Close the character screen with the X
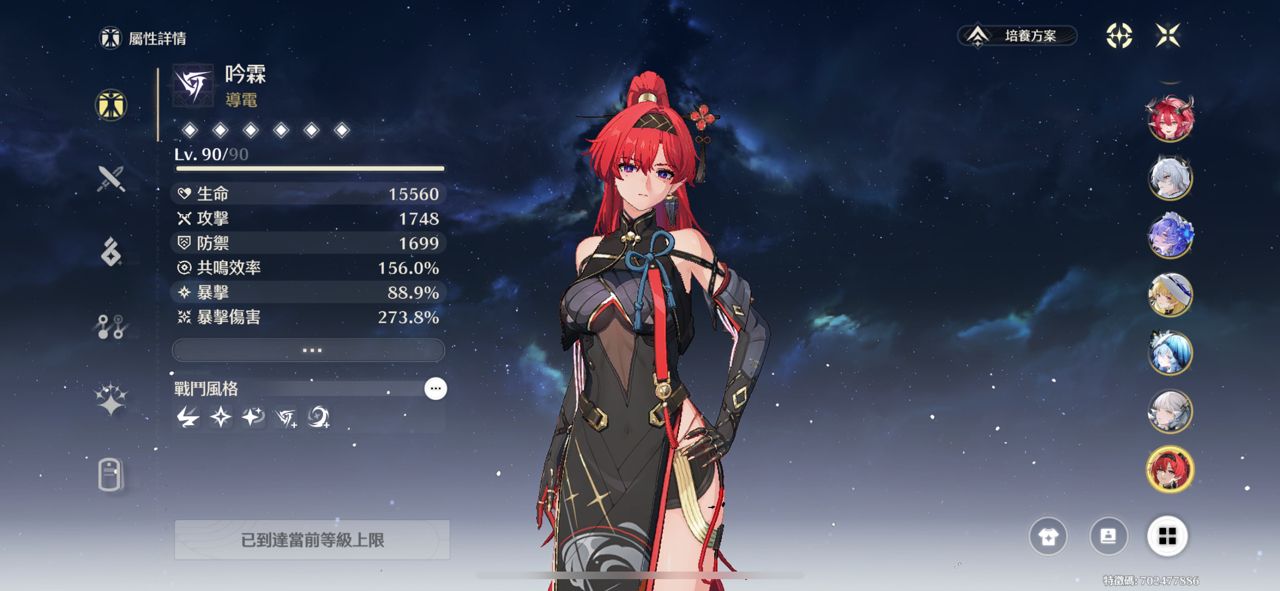 1168,36
